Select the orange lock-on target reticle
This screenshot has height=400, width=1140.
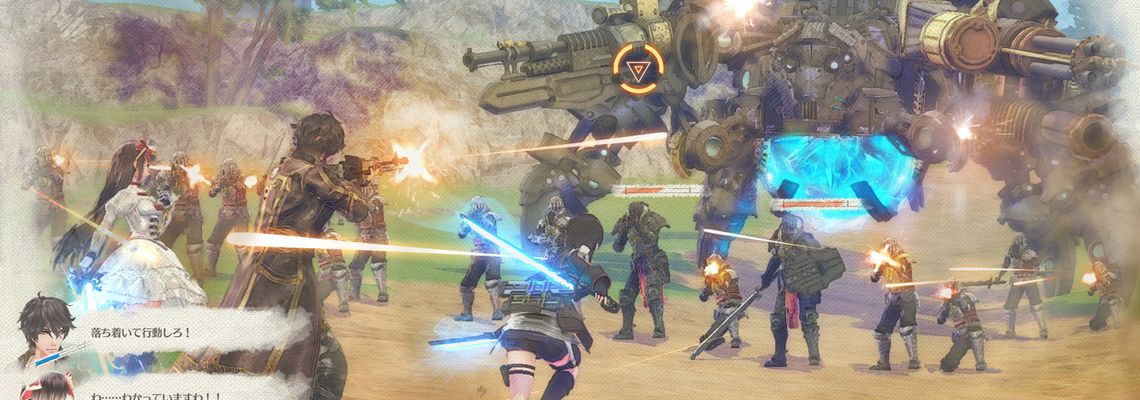tap(636, 69)
